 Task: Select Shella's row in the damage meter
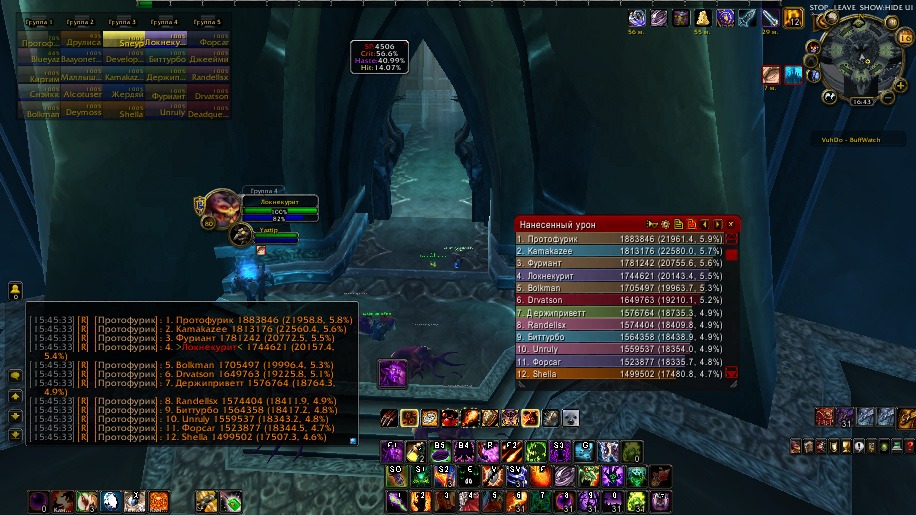click(620, 373)
